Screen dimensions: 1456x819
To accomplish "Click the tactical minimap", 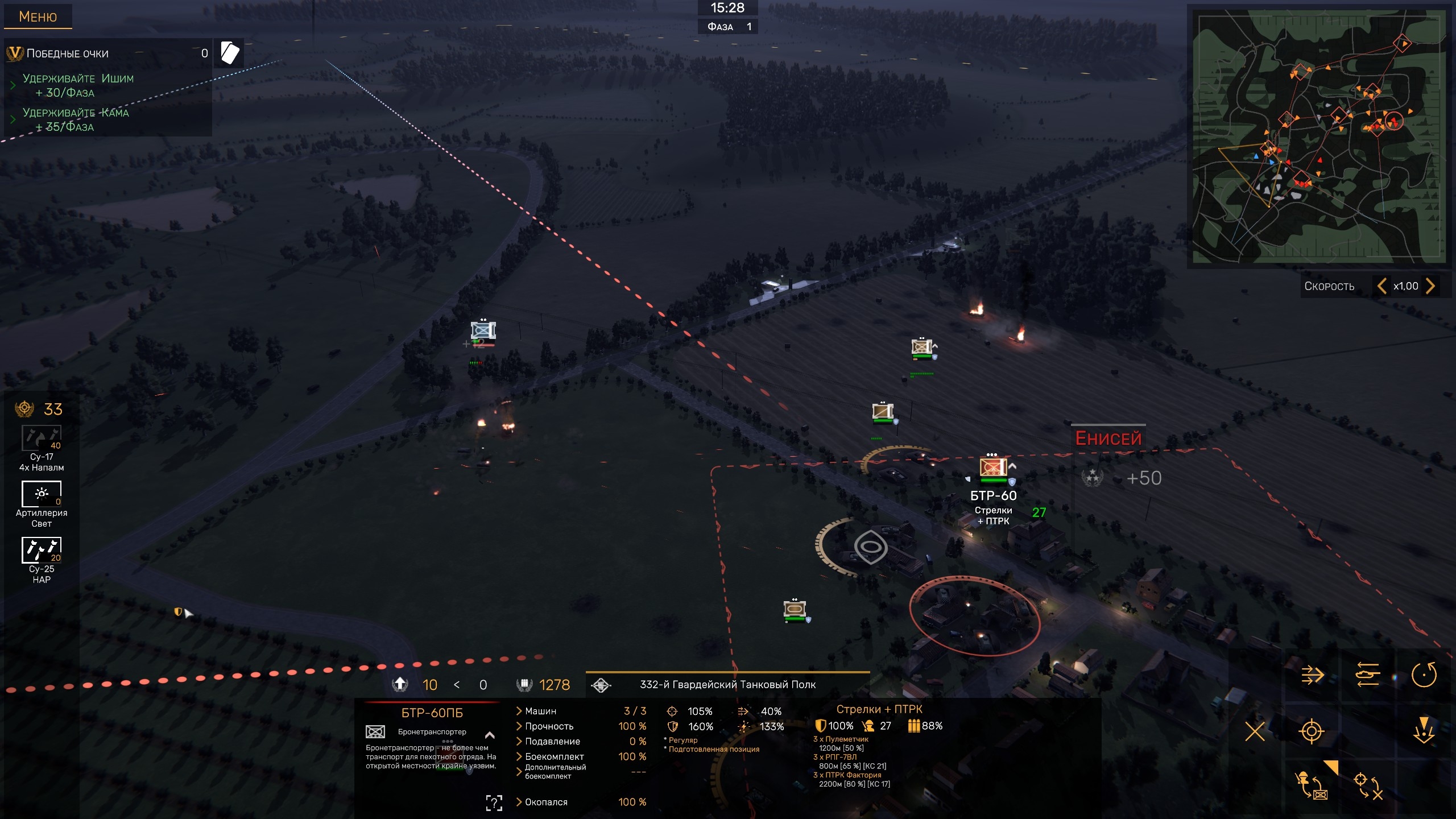I will point(1319,136).
